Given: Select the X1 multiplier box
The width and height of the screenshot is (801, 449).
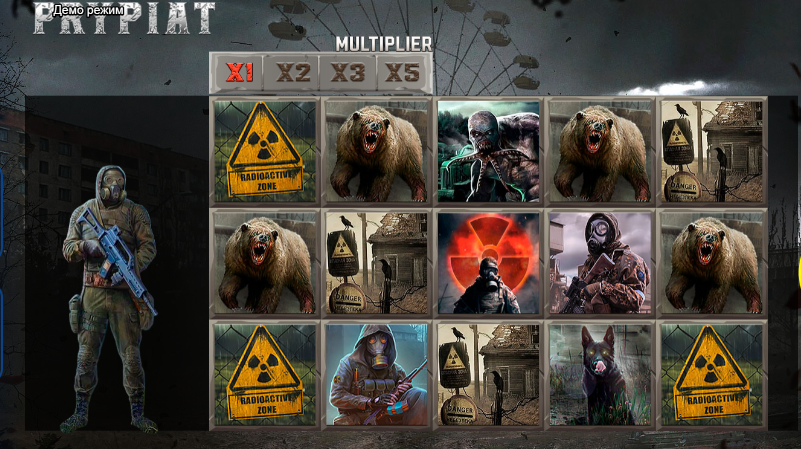Looking at the screenshot, I should pyautogui.click(x=239, y=72).
